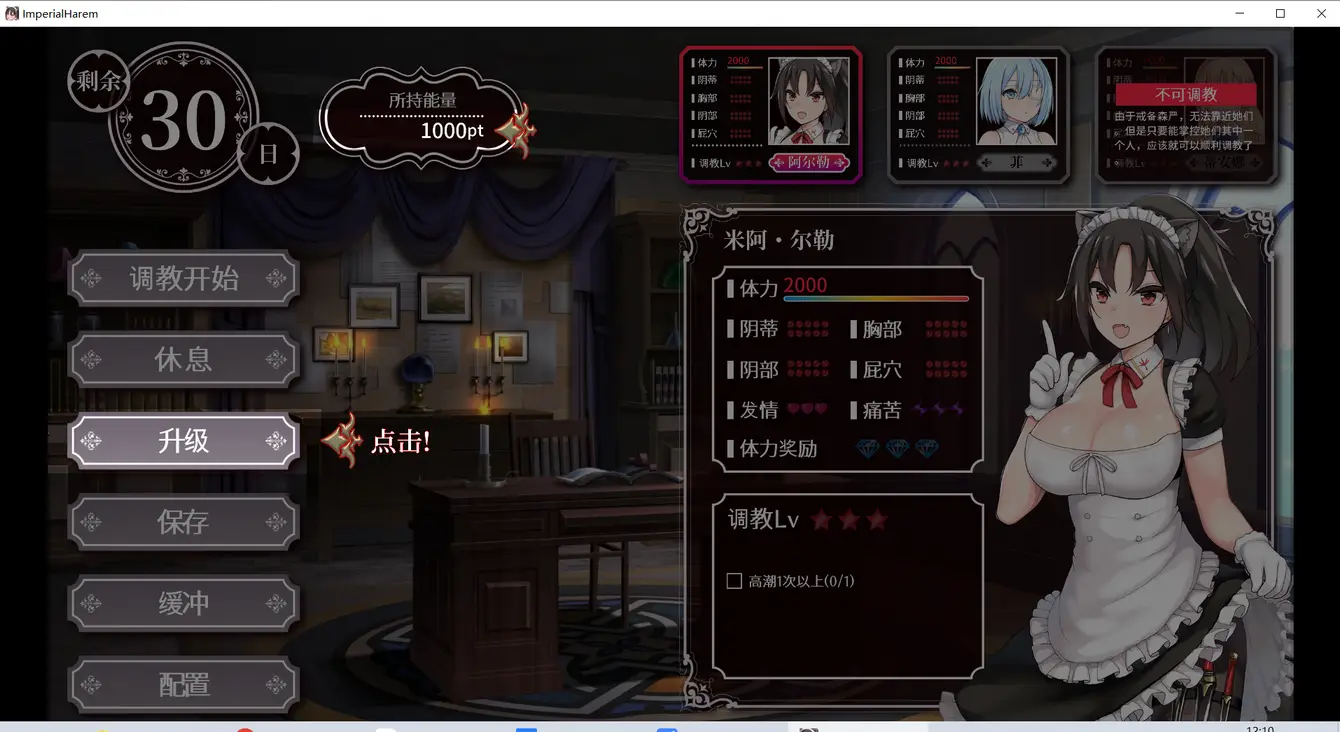This screenshot has height=732, width=1340.
Task: Open the 配置 settings menu
Action: click(183, 684)
